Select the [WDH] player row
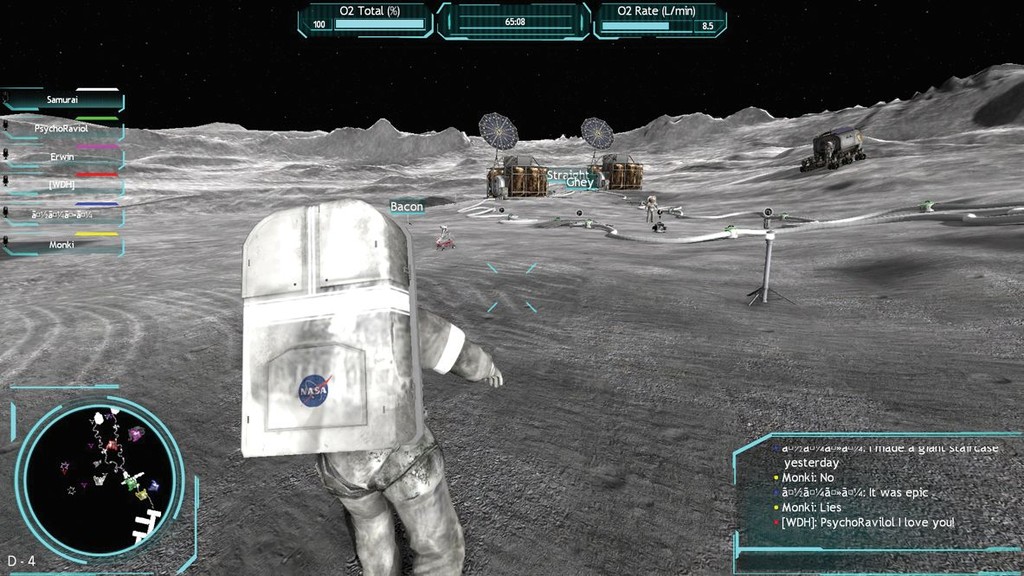 coord(63,186)
